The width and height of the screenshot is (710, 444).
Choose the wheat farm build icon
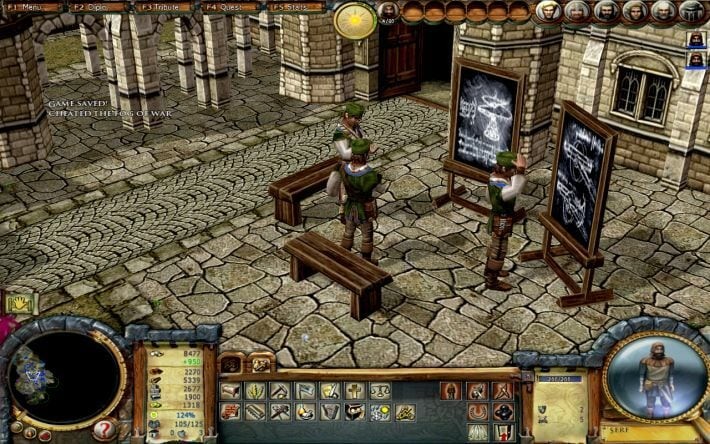[x=255, y=391]
